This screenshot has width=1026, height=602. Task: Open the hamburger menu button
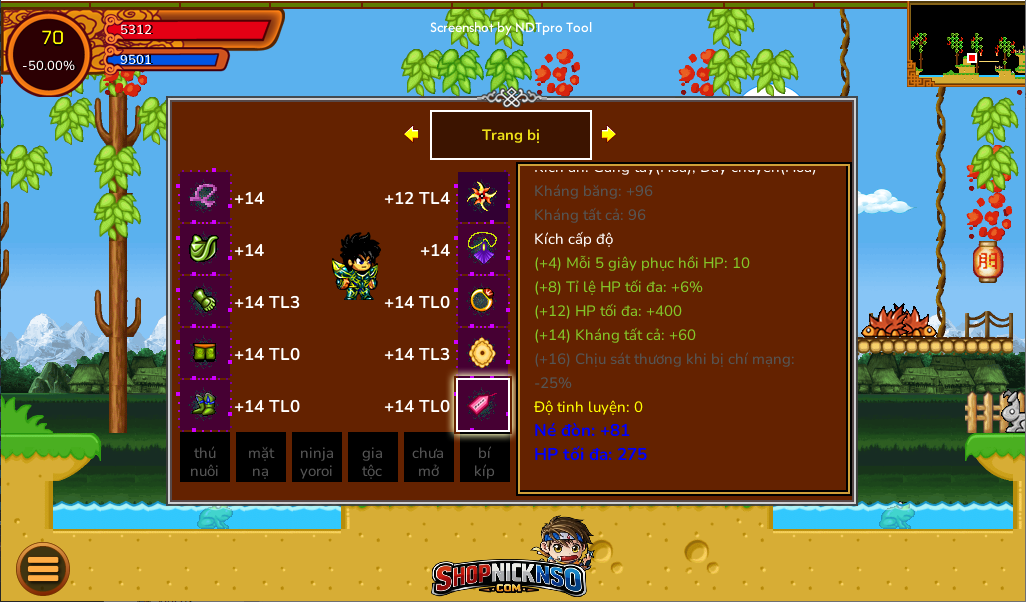pyautogui.click(x=43, y=569)
